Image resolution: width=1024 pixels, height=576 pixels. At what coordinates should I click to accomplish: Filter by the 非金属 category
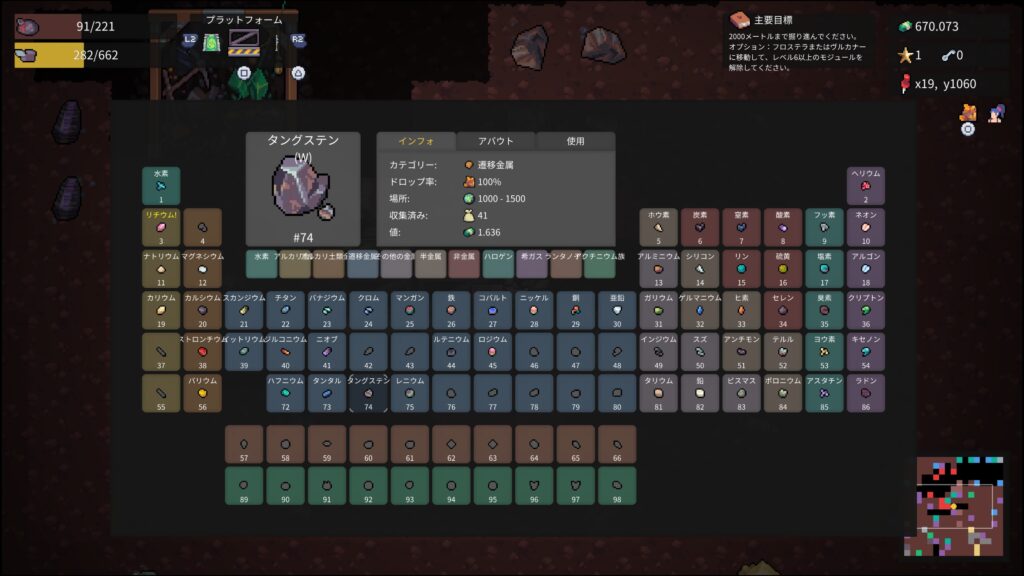point(464,264)
